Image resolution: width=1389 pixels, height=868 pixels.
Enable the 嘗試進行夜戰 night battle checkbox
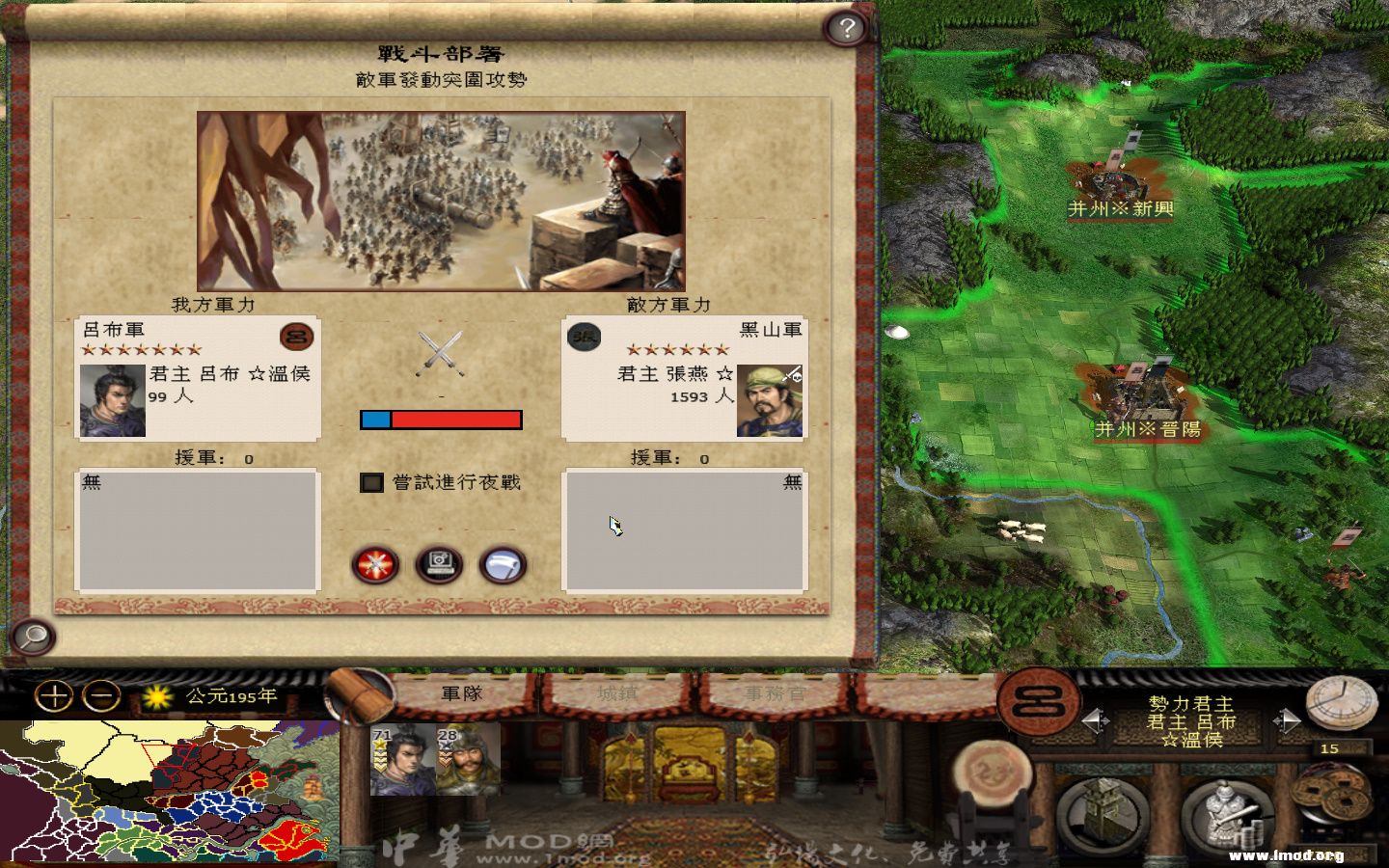coord(371,482)
